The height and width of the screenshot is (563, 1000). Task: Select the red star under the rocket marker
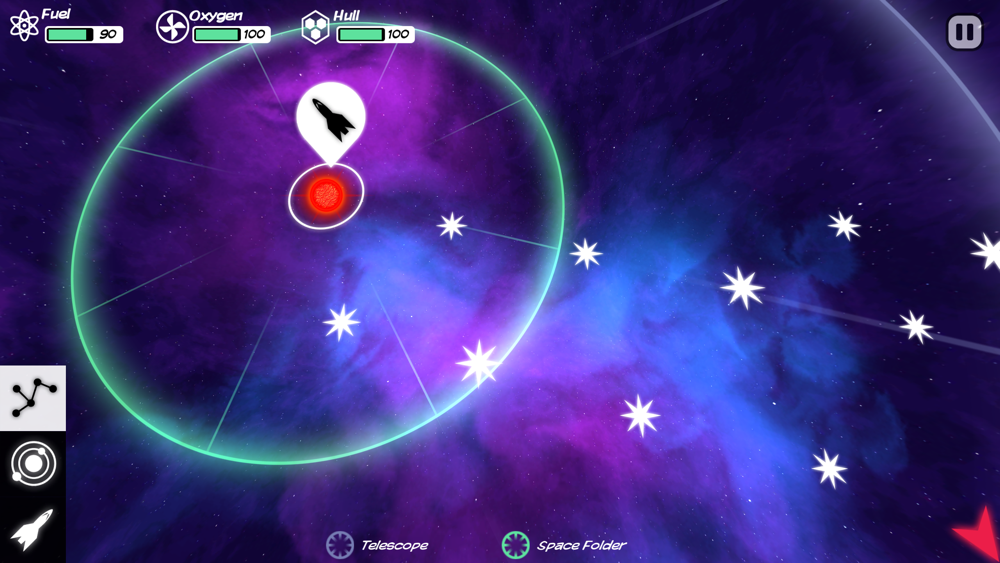[326, 195]
